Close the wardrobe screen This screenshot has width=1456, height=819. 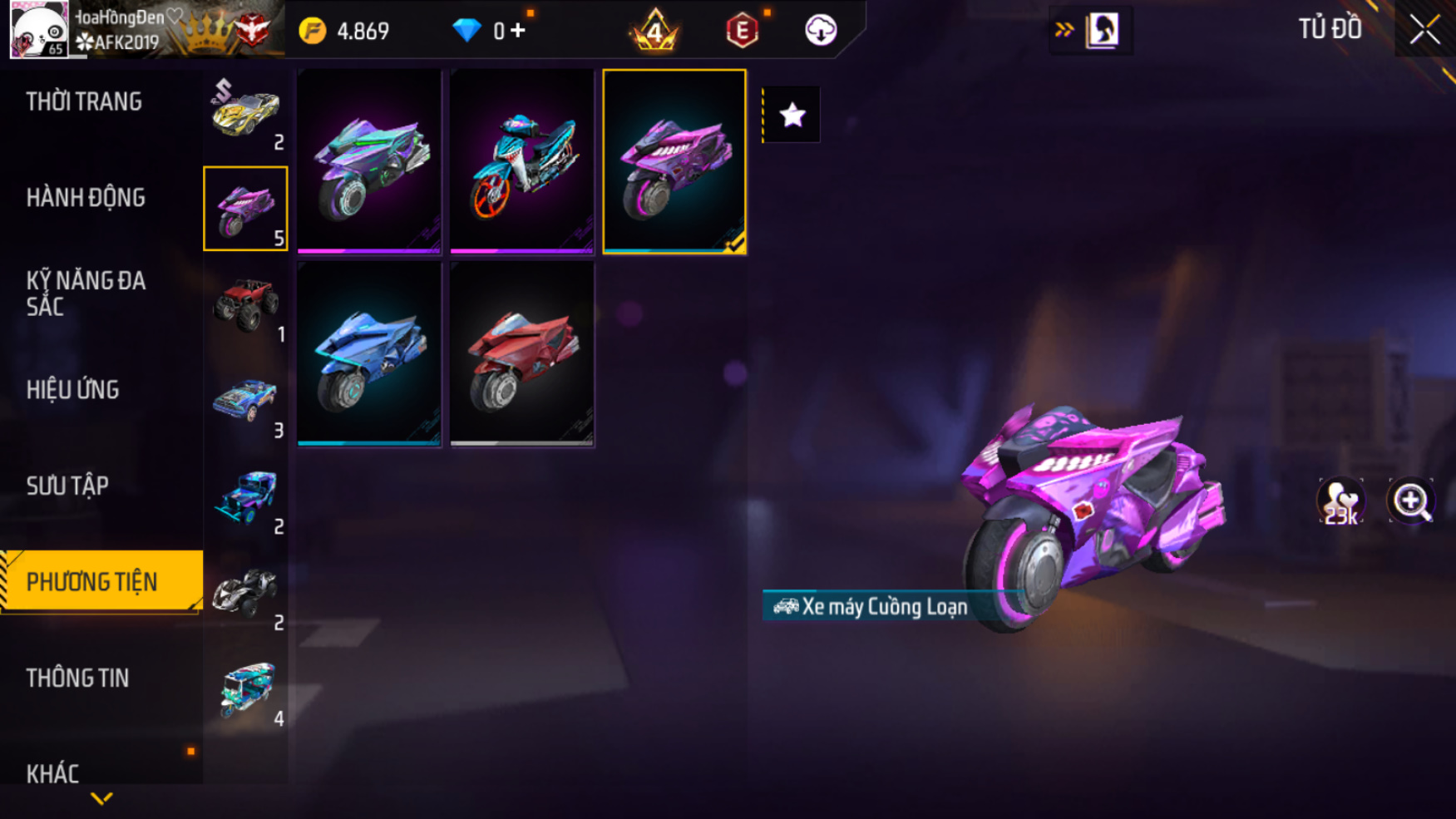(x=1424, y=30)
